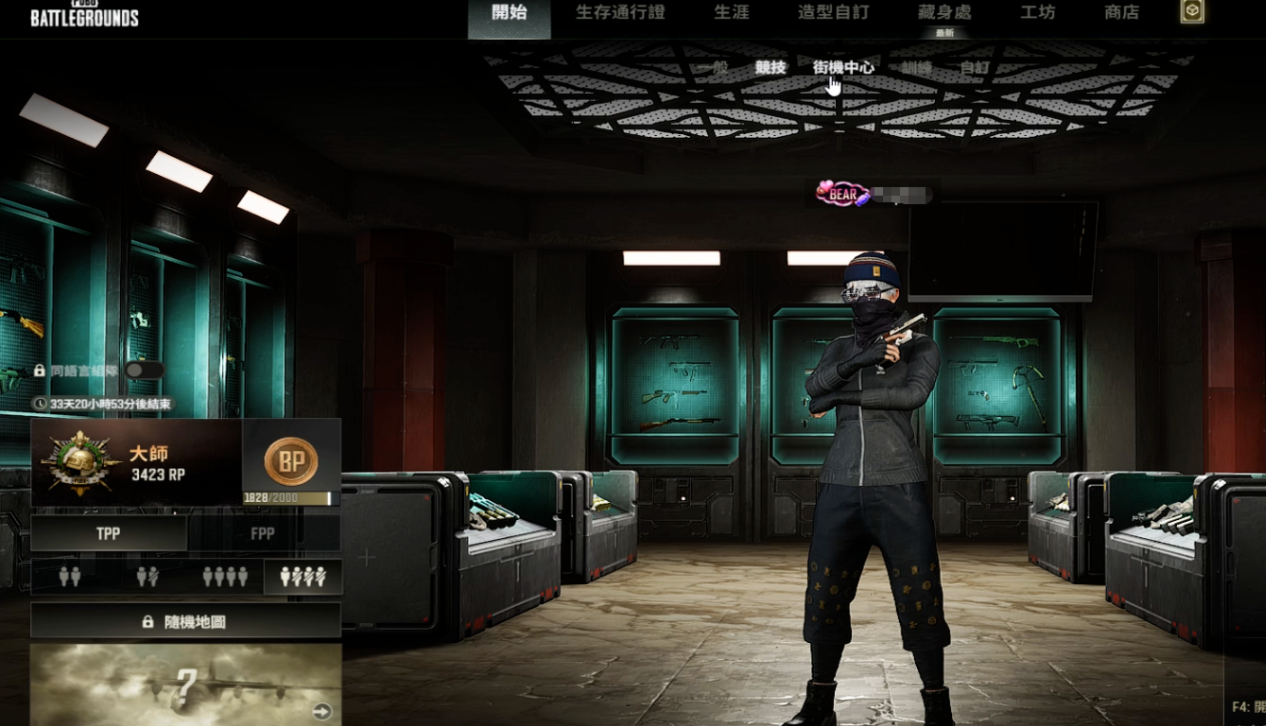Open the random map preview thumbnail

coord(185,684)
